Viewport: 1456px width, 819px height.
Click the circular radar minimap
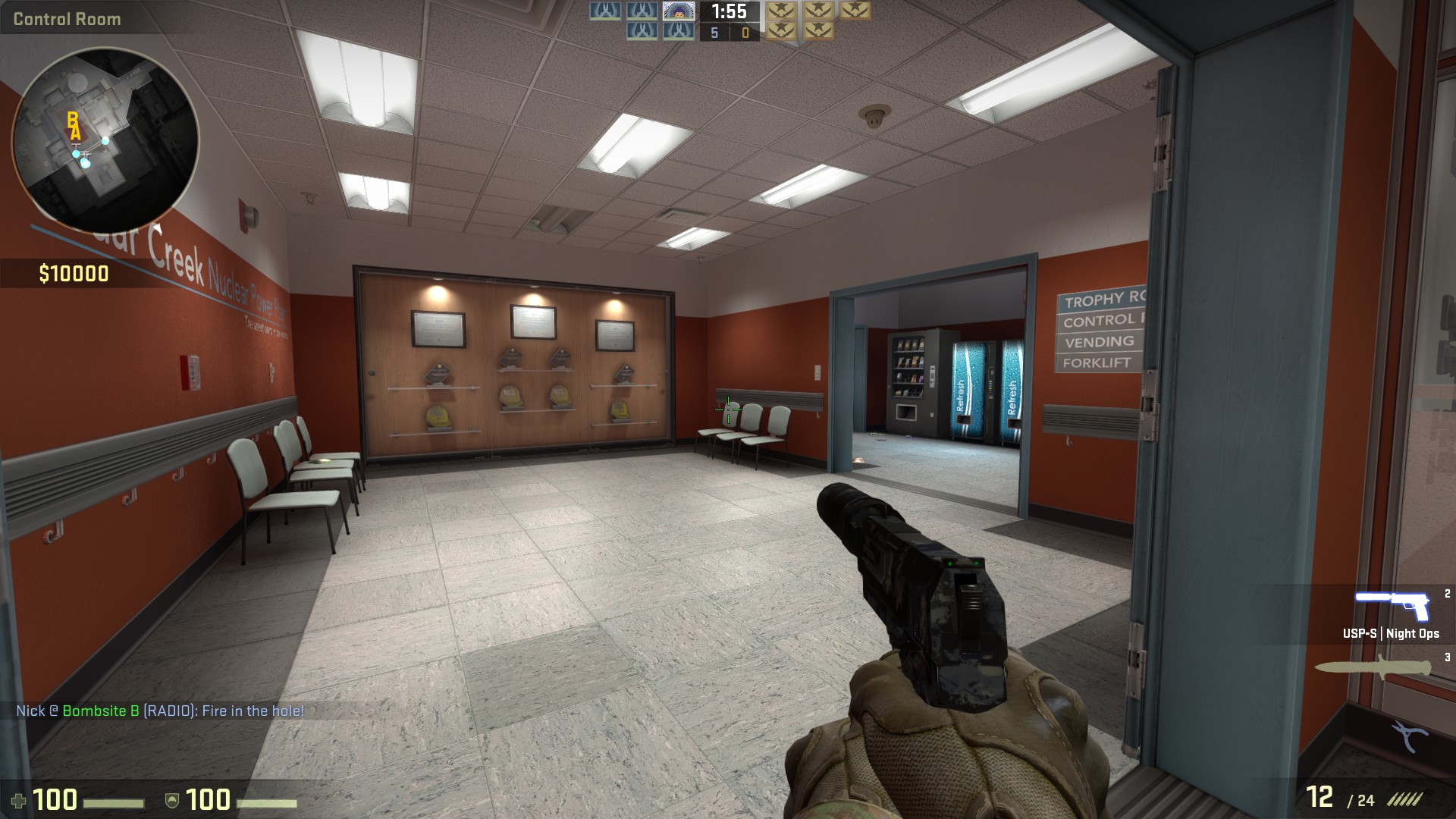tap(105, 140)
